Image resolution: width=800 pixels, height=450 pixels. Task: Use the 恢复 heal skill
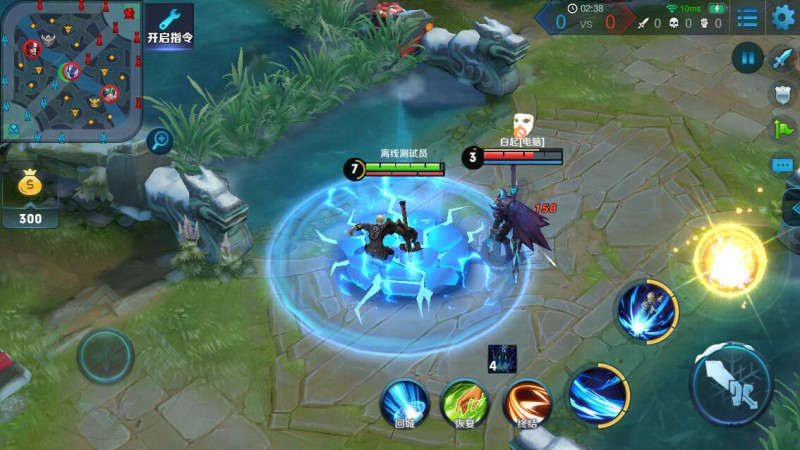click(x=465, y=400)
